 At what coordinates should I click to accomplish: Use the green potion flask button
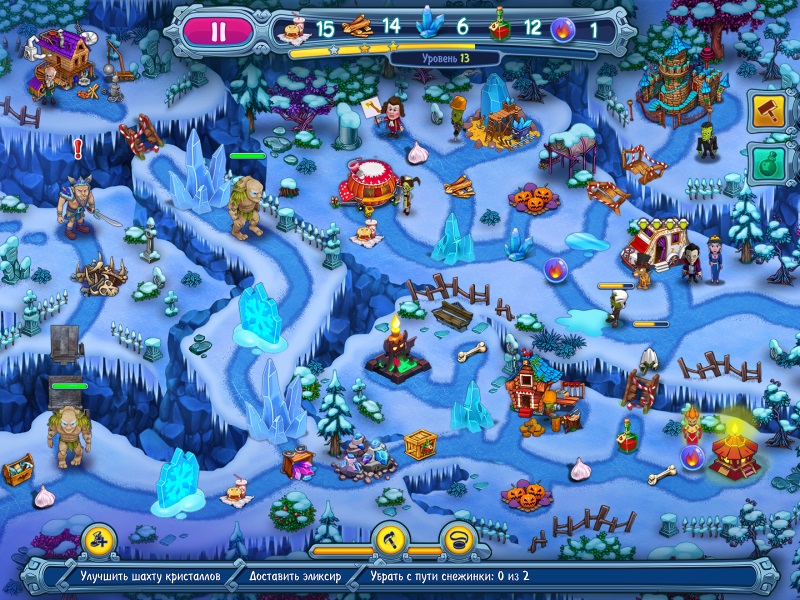(x=767, y=163)
